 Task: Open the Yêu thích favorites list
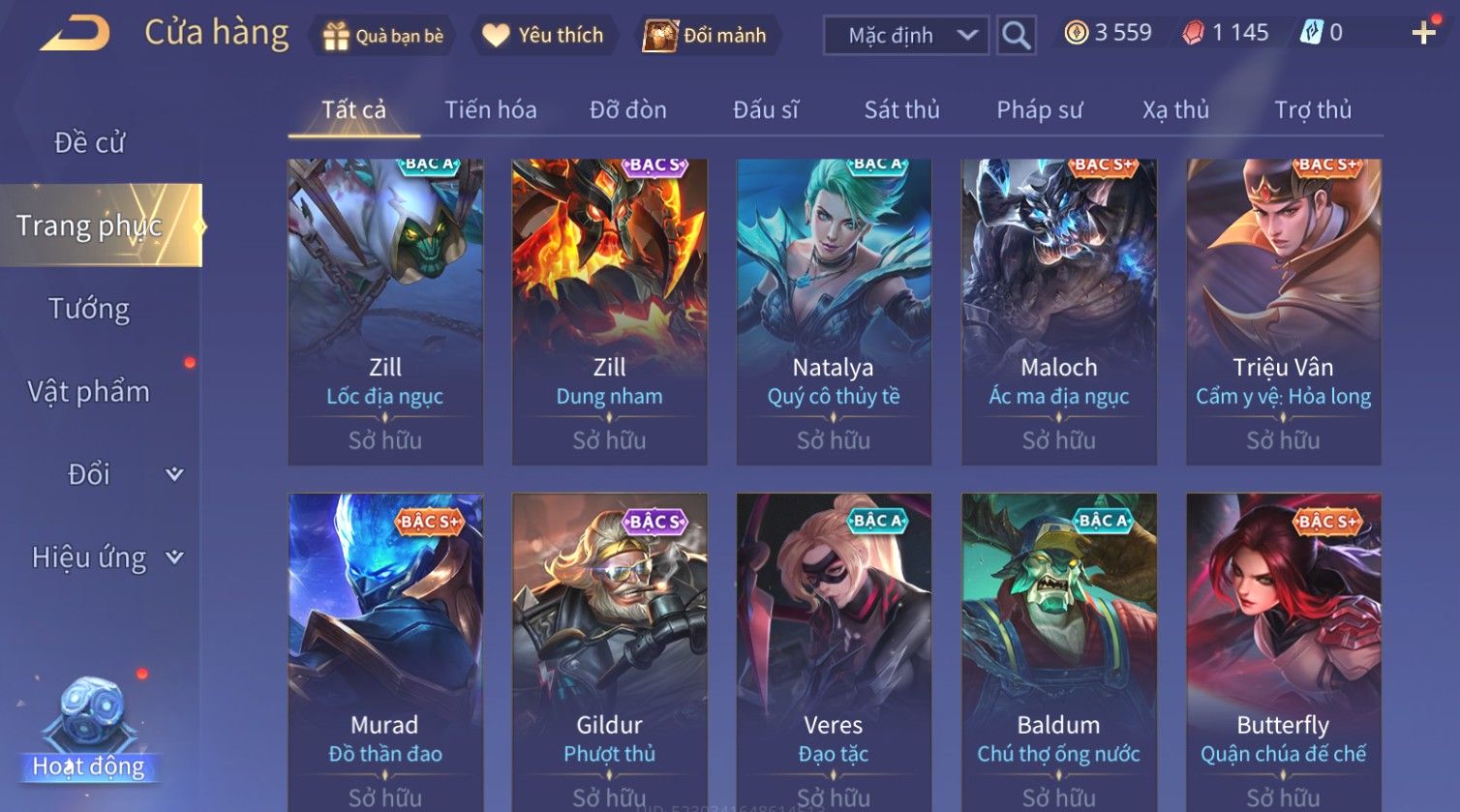pyautogui.click(x=543, y=36)
